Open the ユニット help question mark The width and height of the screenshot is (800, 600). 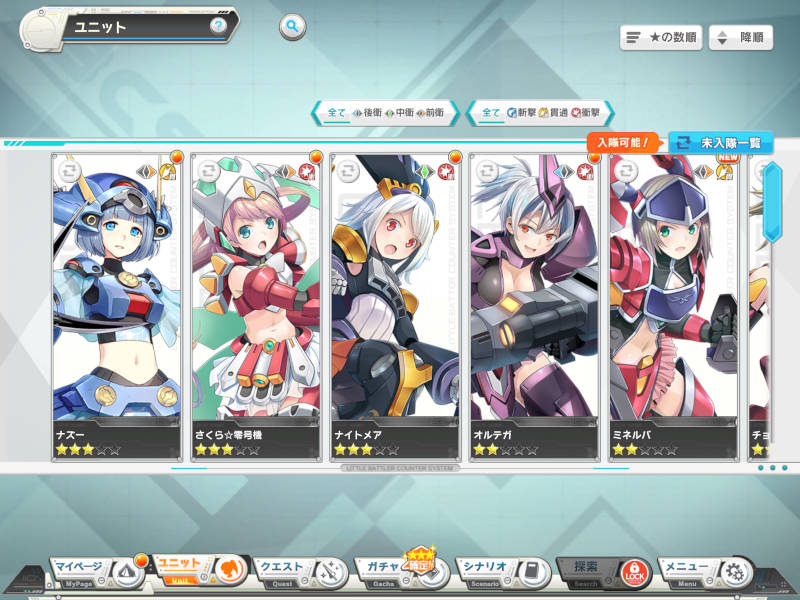pos(217,26)
